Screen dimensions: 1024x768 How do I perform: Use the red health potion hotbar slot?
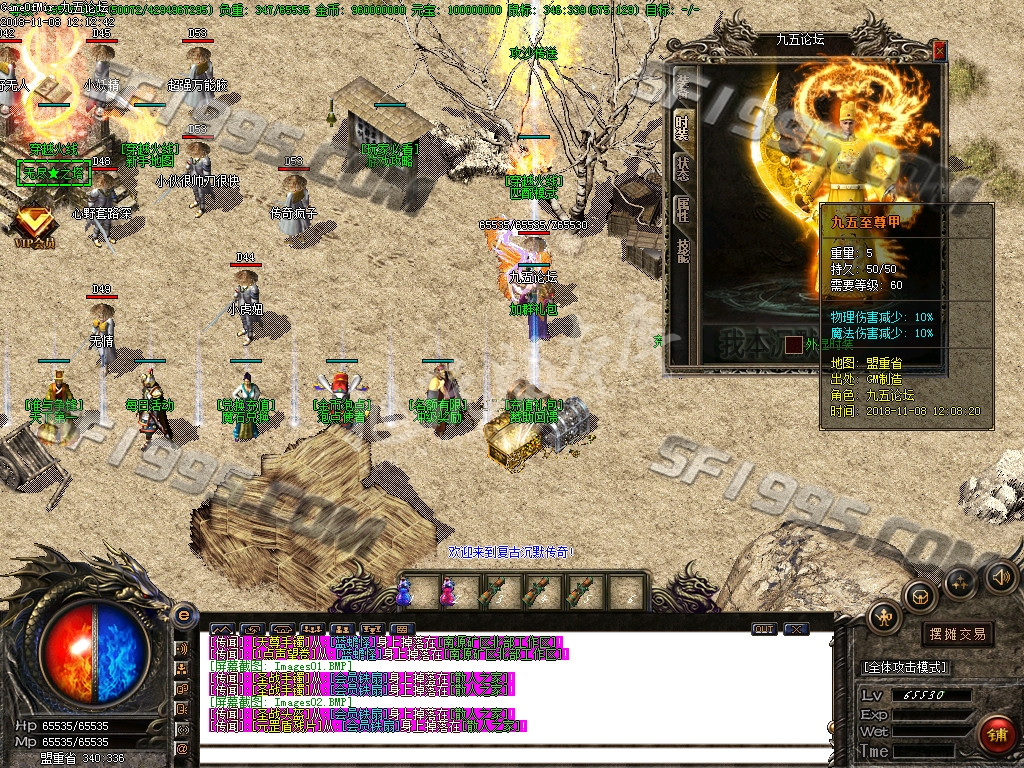click(446, 591)
